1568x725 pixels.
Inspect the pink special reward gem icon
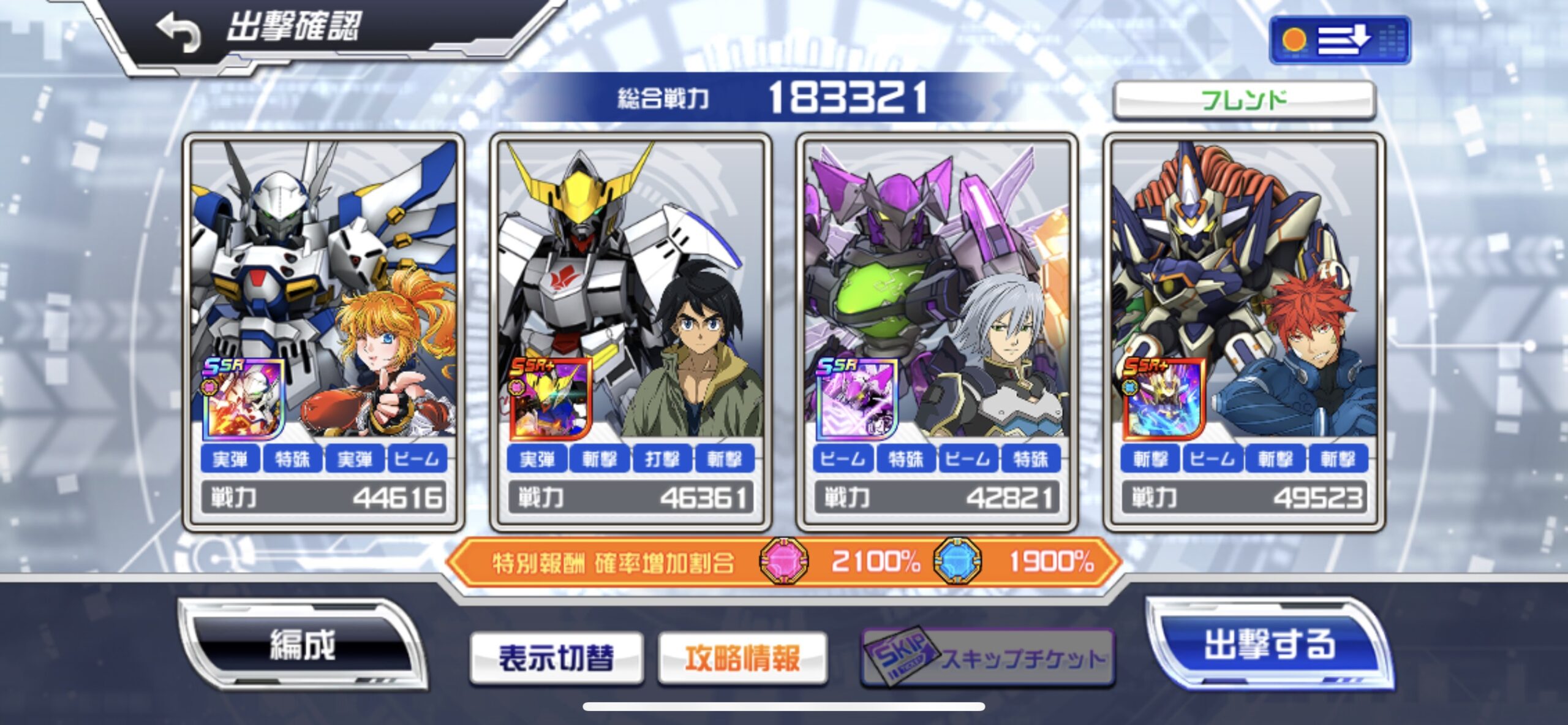[x=783, y=560]
